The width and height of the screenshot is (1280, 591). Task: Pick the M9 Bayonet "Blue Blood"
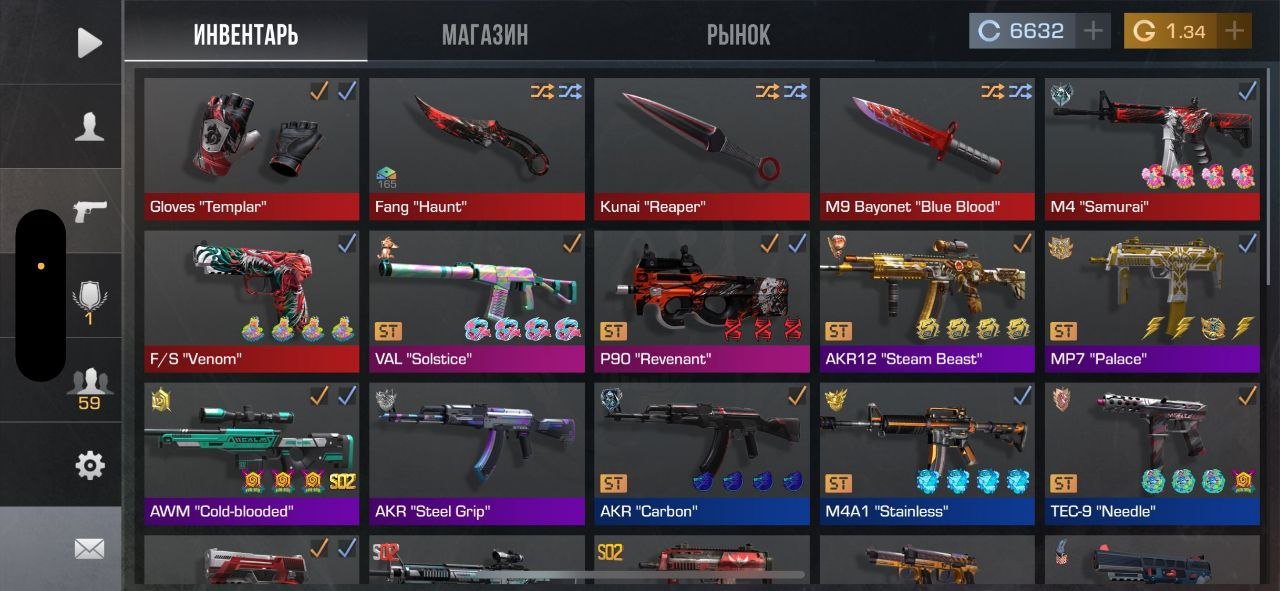click(x=927, y=148)
